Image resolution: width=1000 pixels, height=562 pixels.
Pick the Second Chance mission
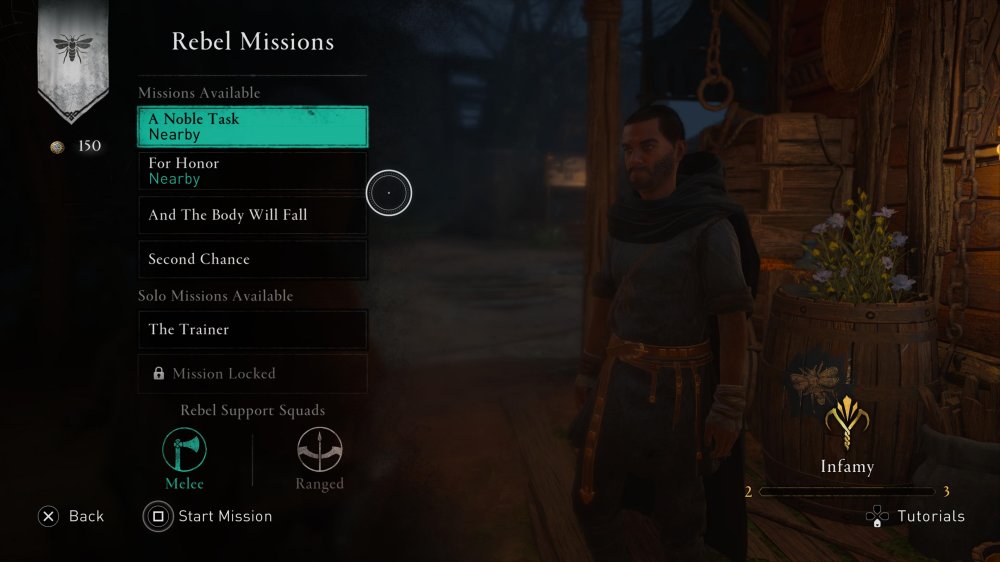pyautogui.click(x=252, y=259)
